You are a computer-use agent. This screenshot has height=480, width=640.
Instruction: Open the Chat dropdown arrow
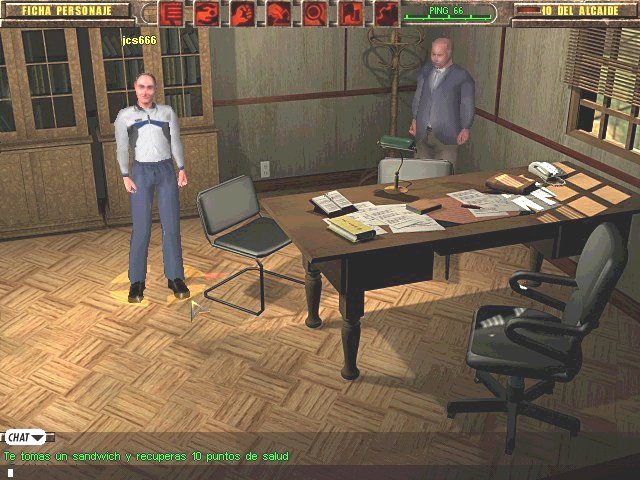38,437
